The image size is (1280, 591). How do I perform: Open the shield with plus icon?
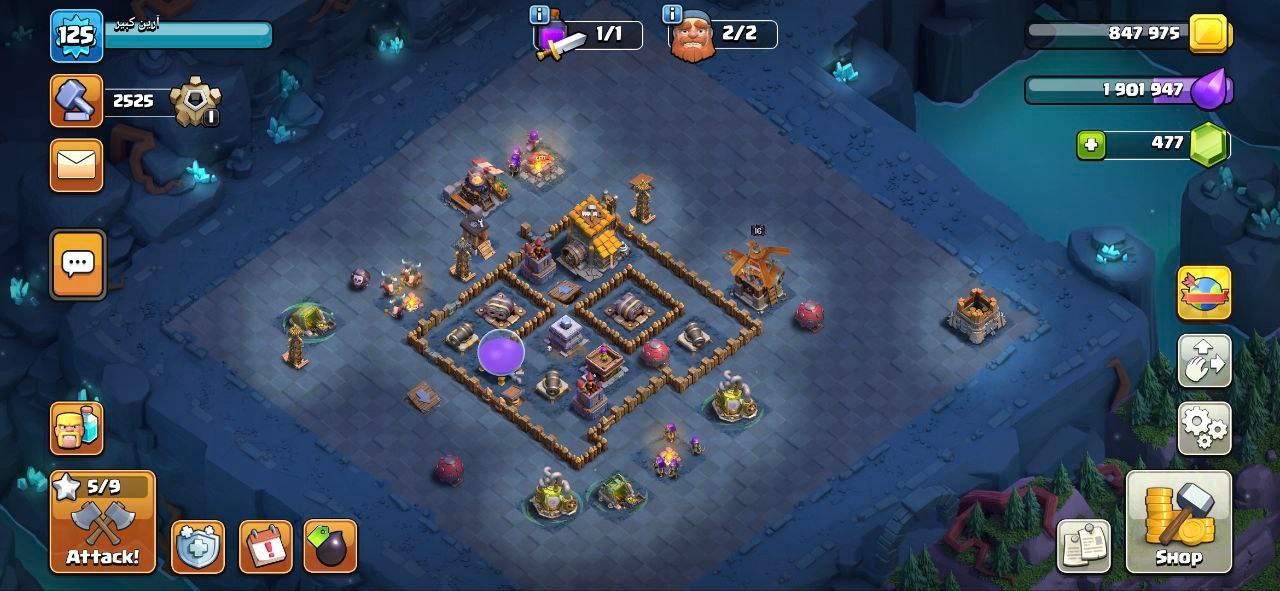(x=197, y=547)
